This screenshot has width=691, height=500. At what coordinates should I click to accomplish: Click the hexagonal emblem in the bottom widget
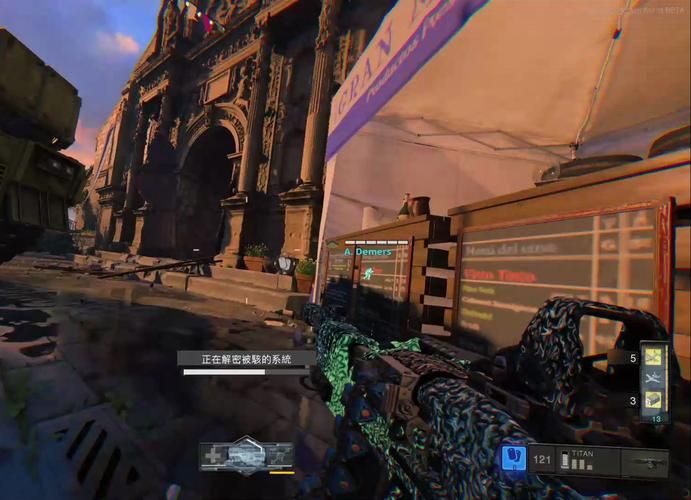(x=246, y=453)
